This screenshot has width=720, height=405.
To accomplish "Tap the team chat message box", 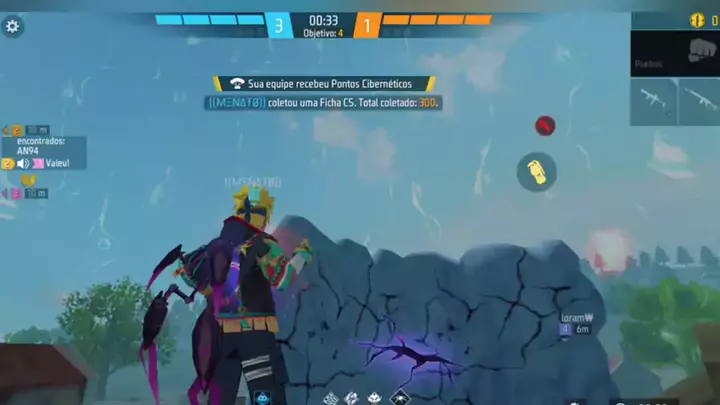I will coord(45,153).
